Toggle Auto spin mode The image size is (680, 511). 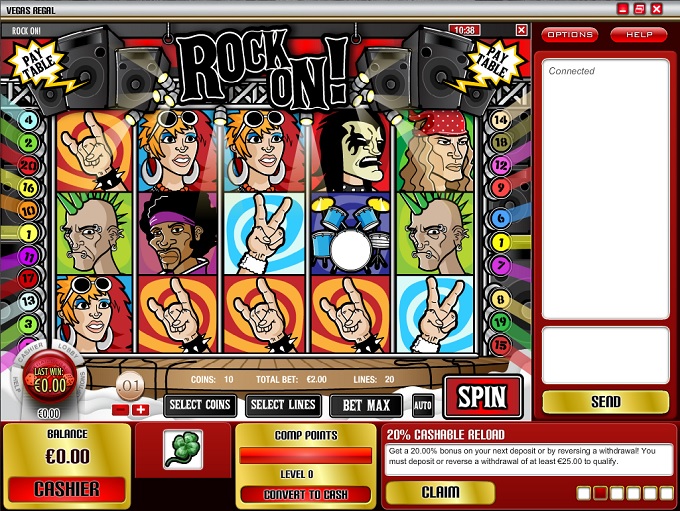422,405
